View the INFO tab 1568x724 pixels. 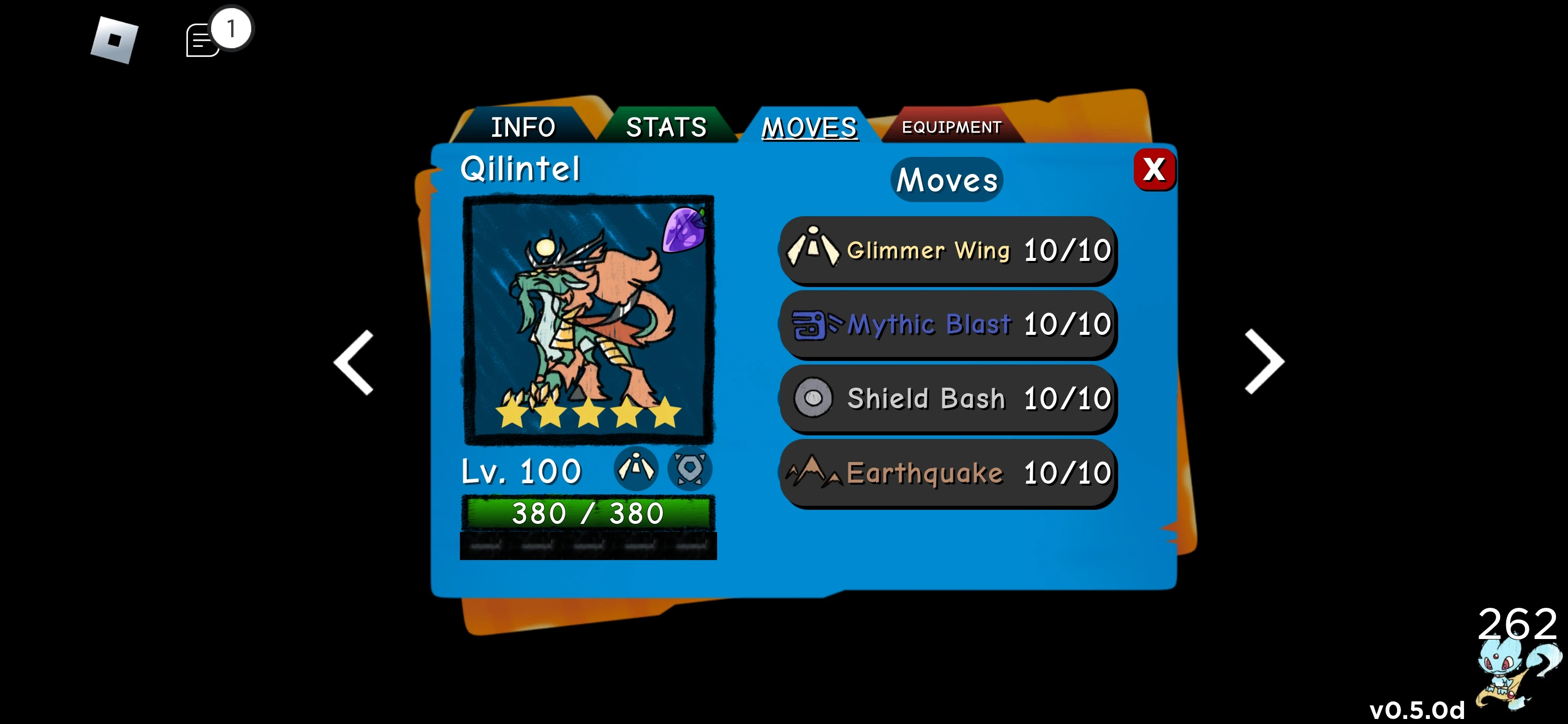(524, 127)
